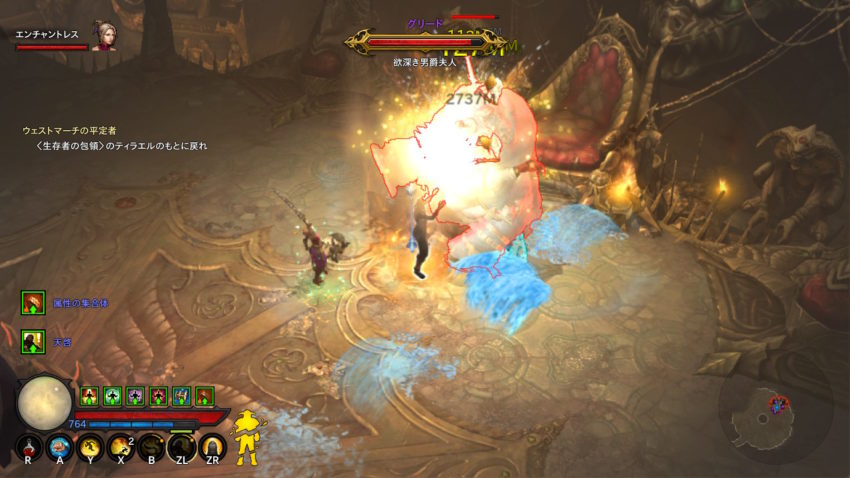Inspect the blue cross buff icon

(181, 396)
